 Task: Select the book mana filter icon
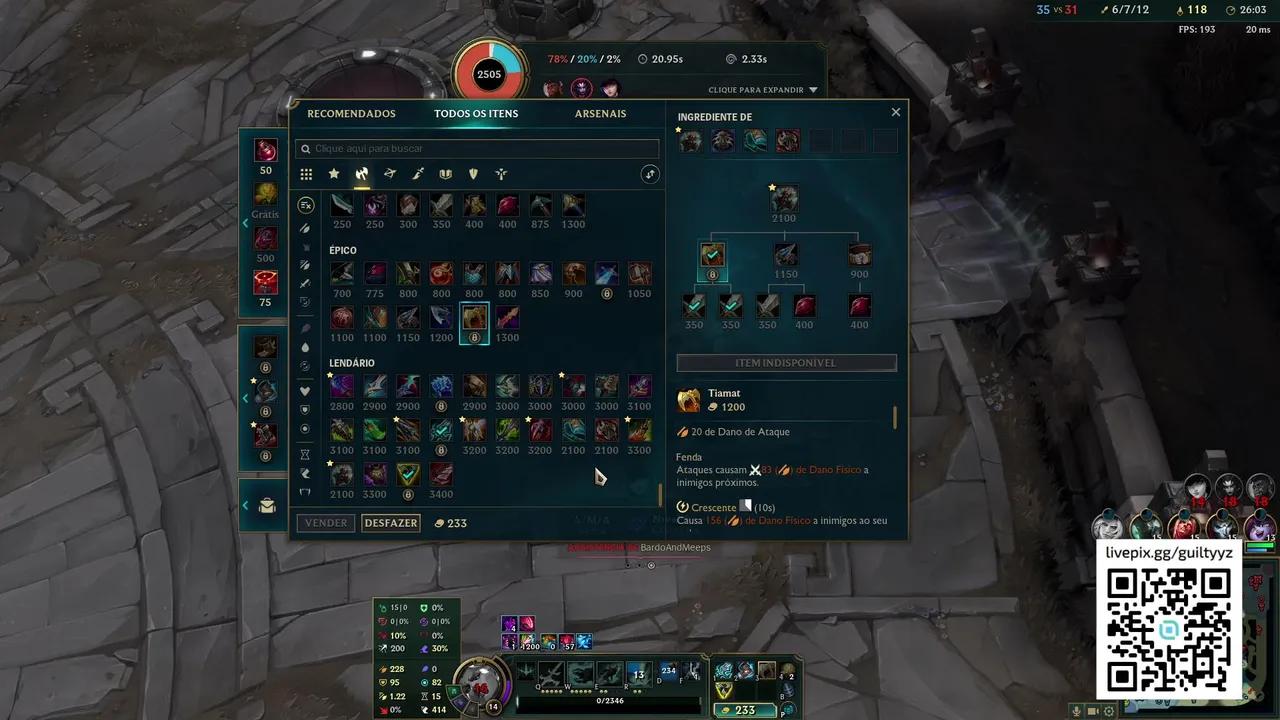point(445,174)
